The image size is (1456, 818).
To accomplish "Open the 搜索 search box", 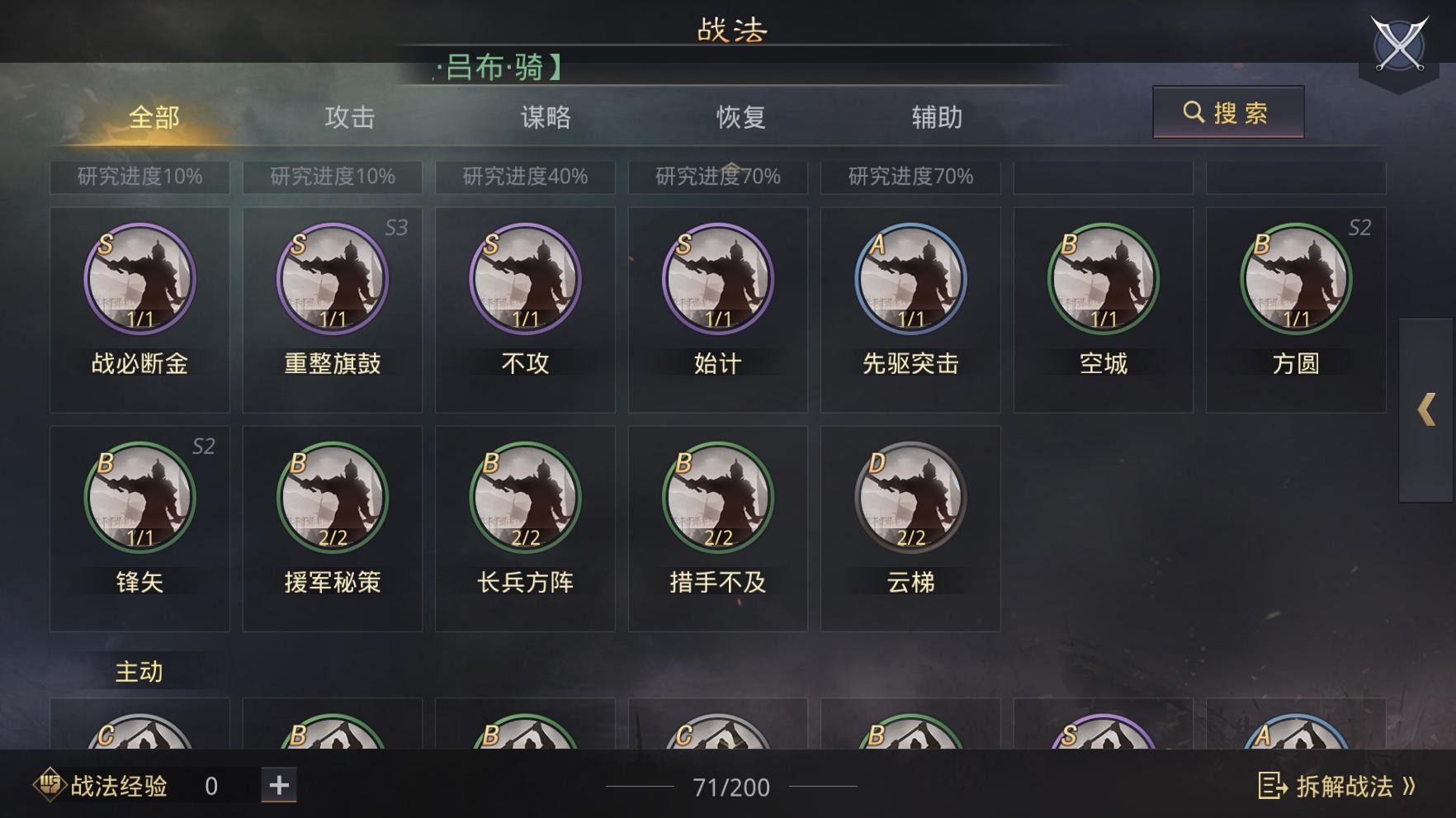I will [1229, 113].
